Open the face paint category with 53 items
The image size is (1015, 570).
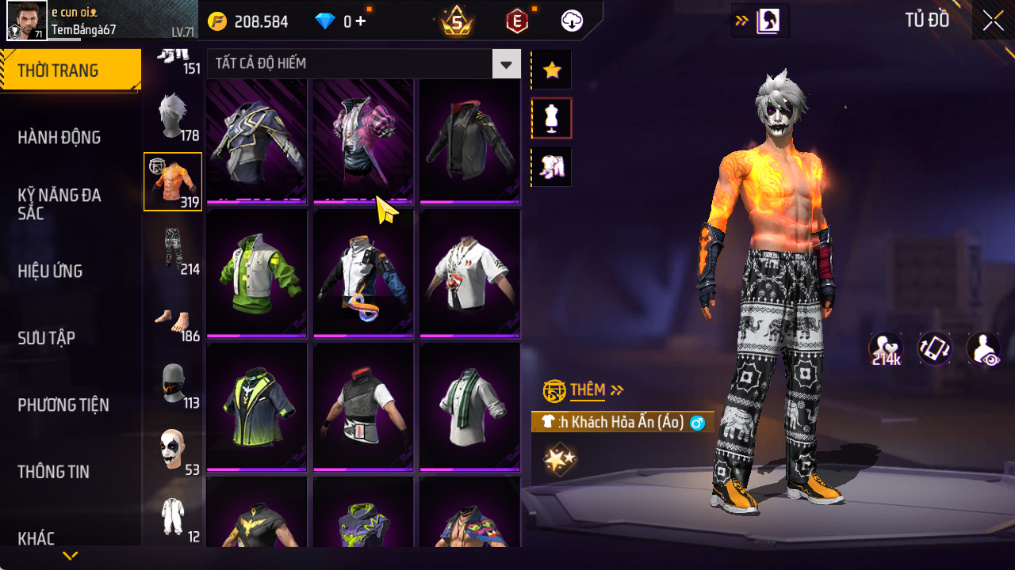[173, 452]
